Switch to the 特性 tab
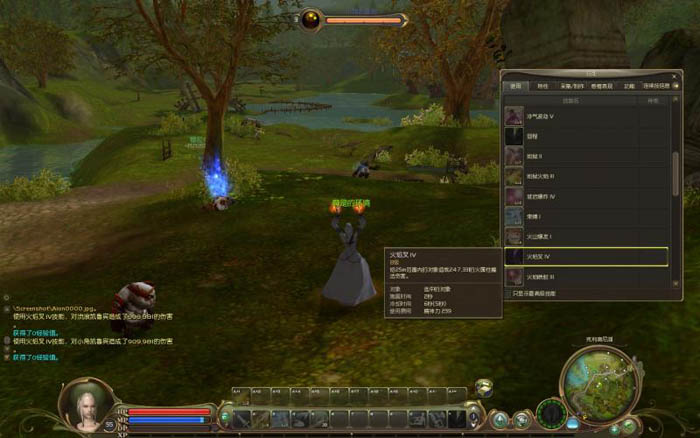This screenshot has height=438, width=700. coord(543,86)
